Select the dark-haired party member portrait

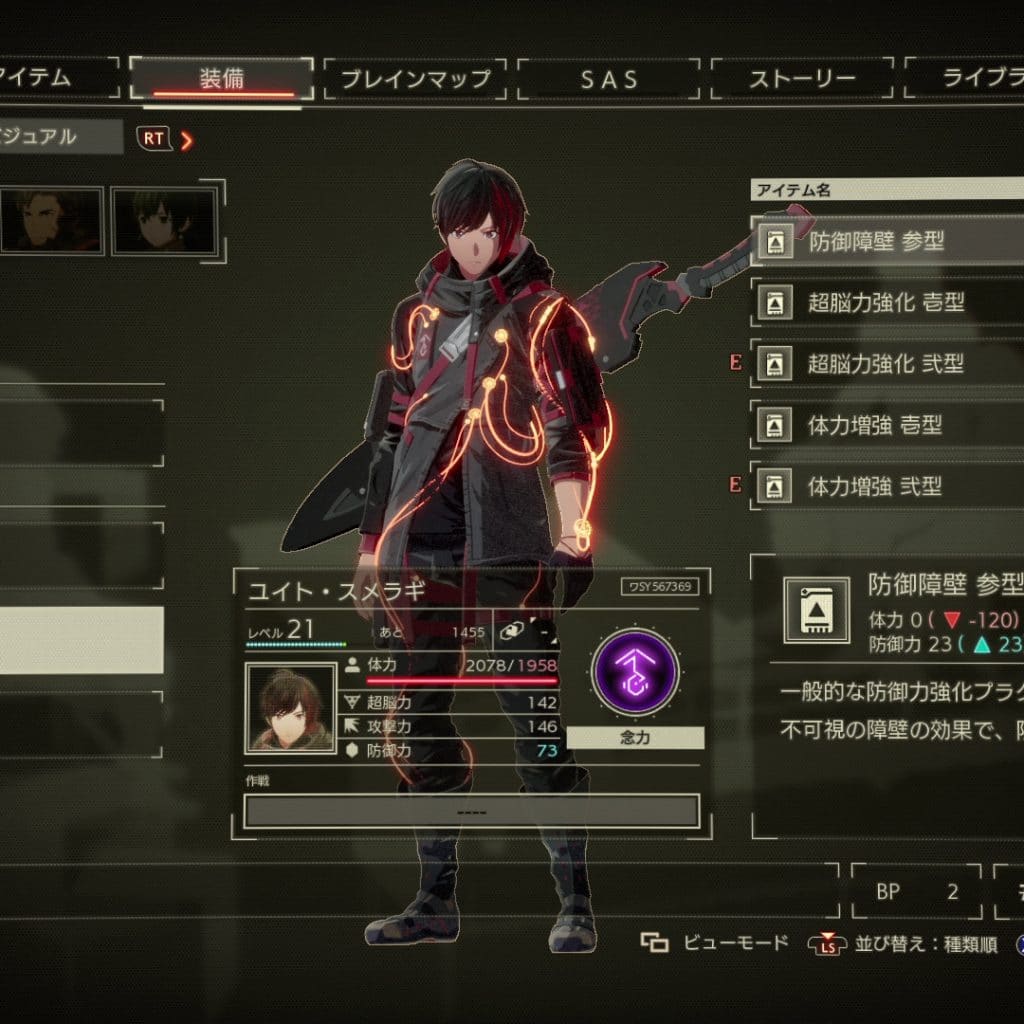click(164, 221)
